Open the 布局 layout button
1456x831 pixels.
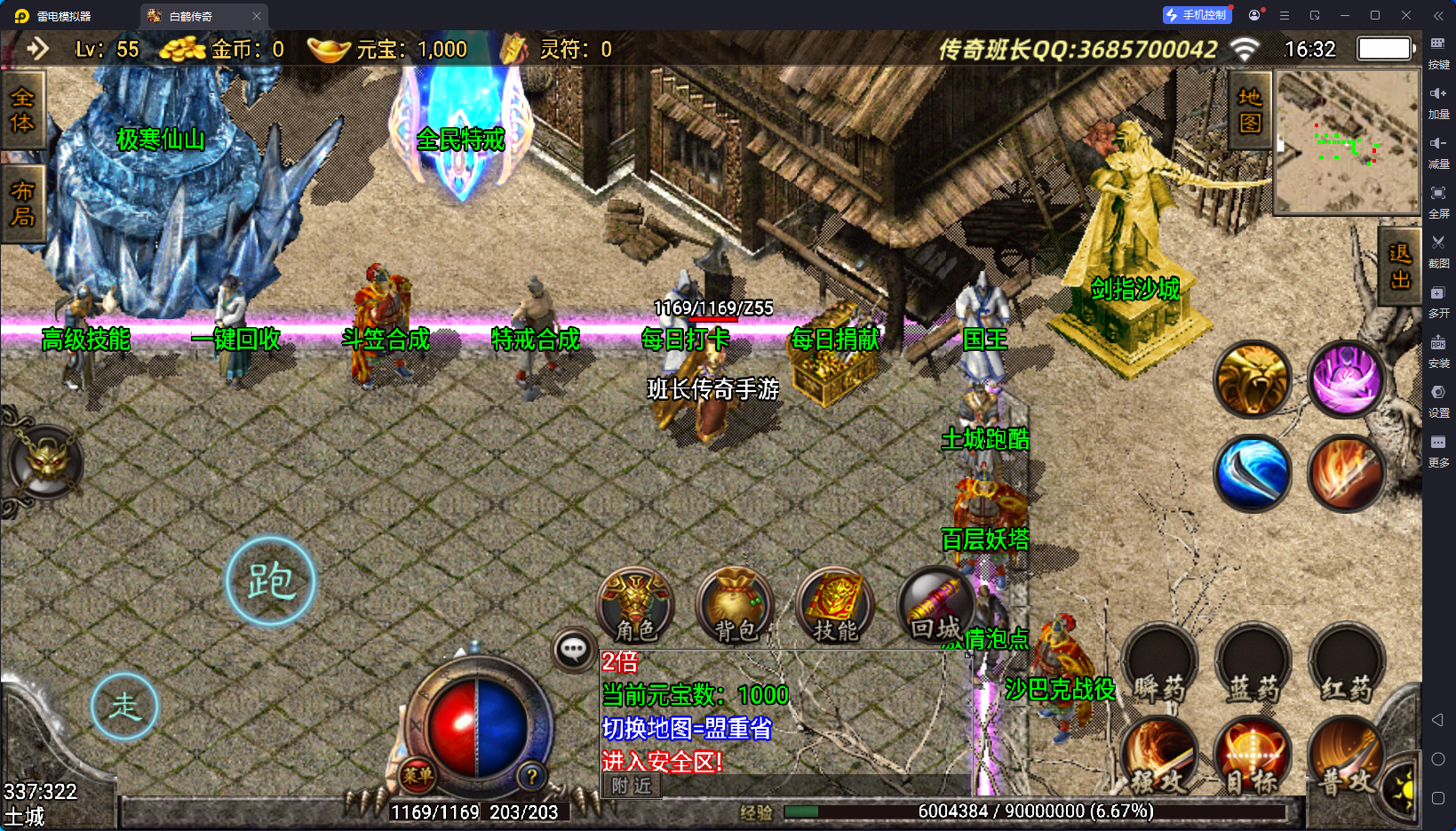[x=22, y=204]
